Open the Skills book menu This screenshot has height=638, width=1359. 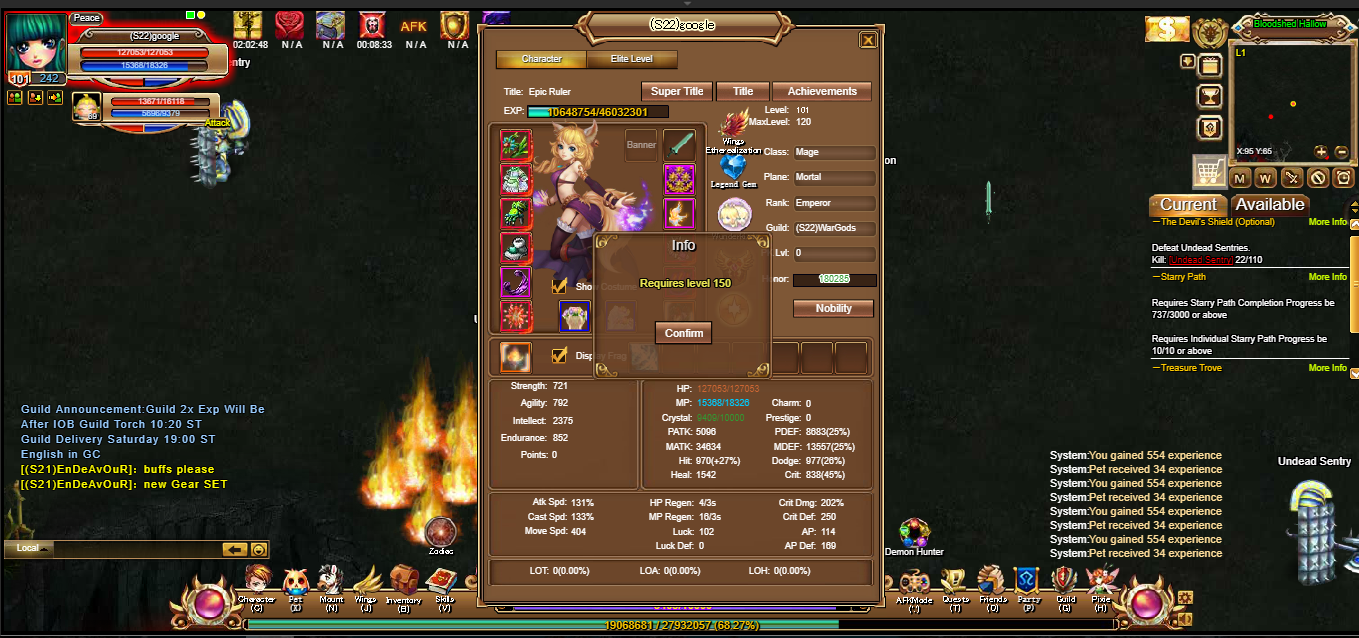coord(443,583)
